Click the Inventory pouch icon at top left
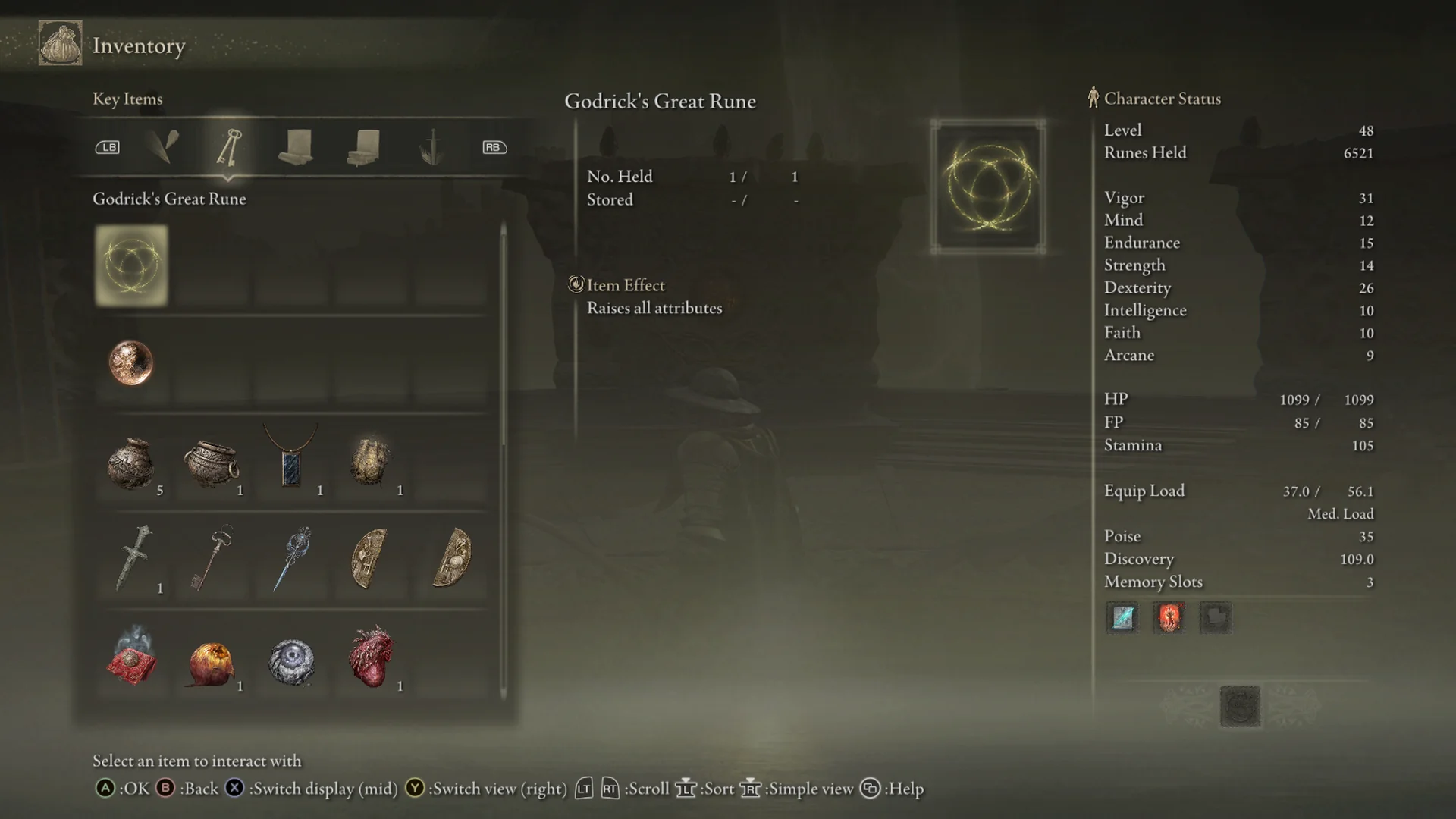 (x=59, y=43)
